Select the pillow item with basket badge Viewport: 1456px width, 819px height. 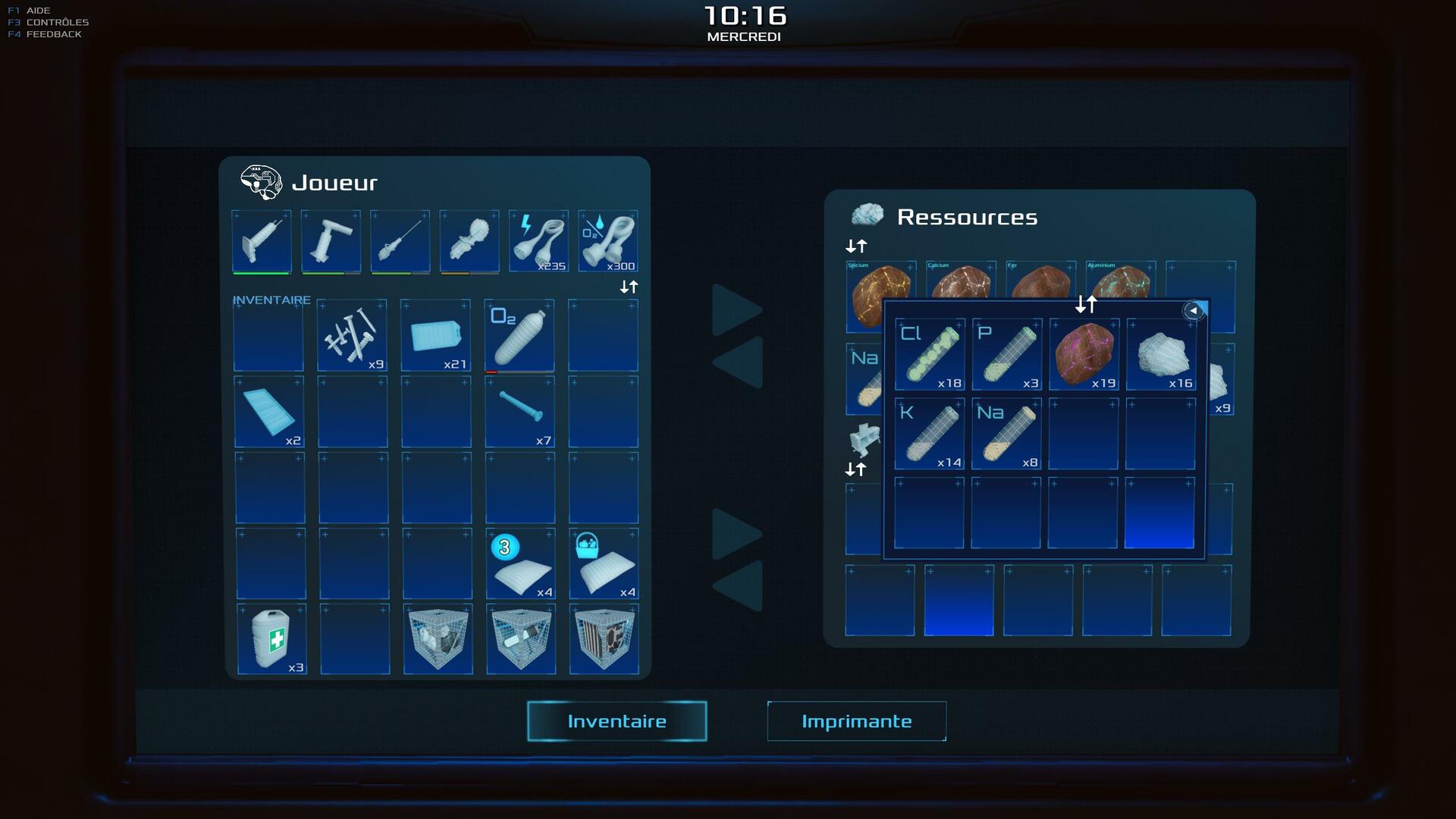(x=604, y=563)
